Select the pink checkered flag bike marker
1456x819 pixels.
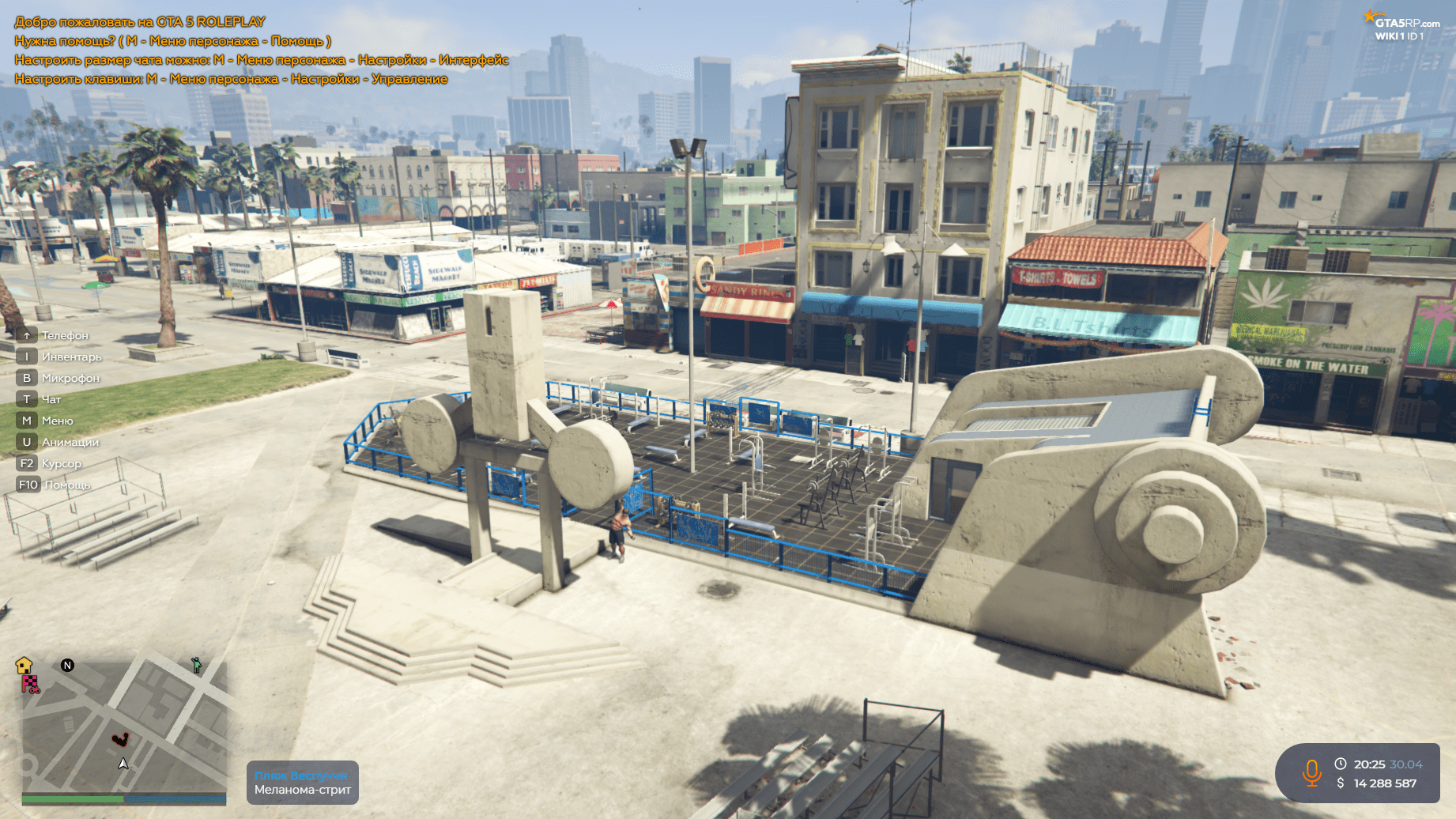coord(30,684)
